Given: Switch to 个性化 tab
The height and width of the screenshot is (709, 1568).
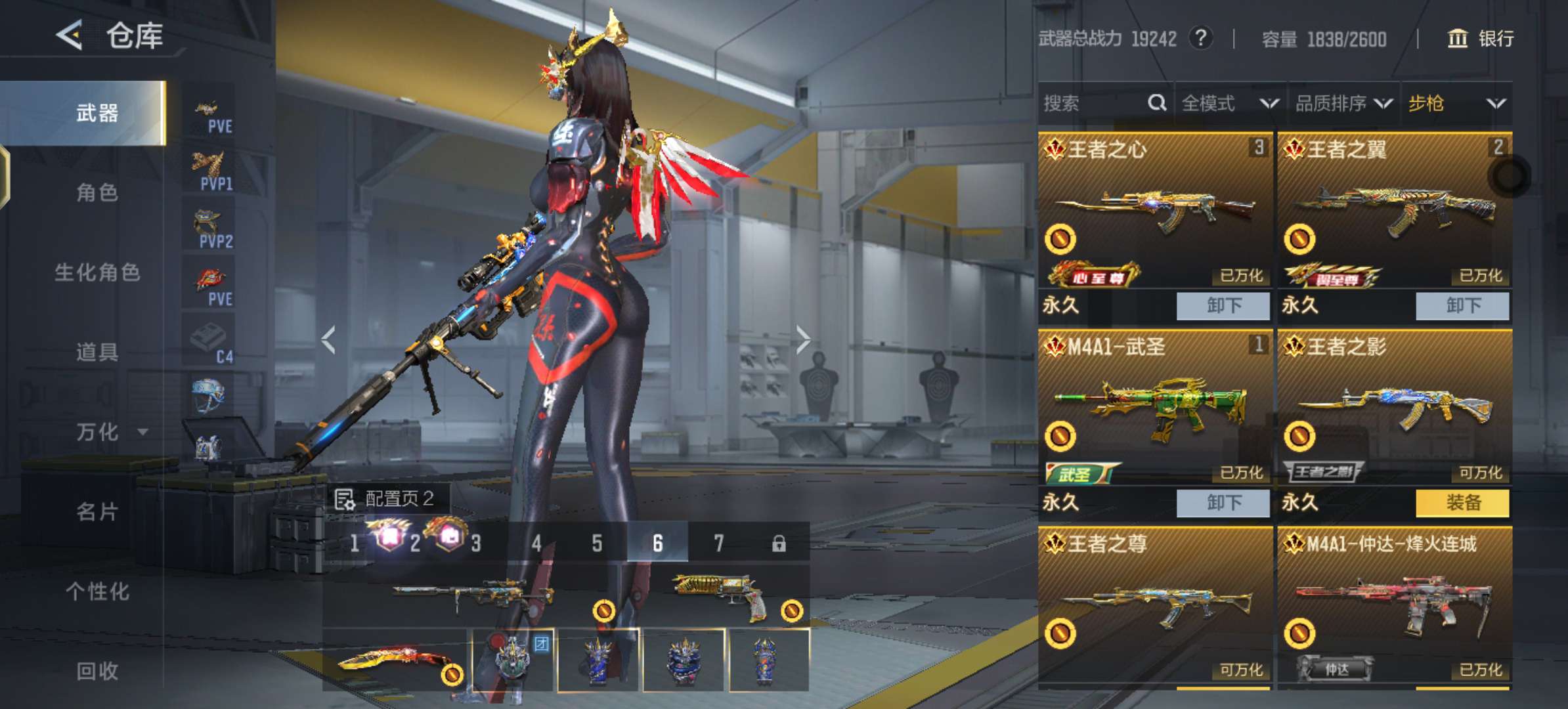Looking at the screenshot, I should (97, 591).
